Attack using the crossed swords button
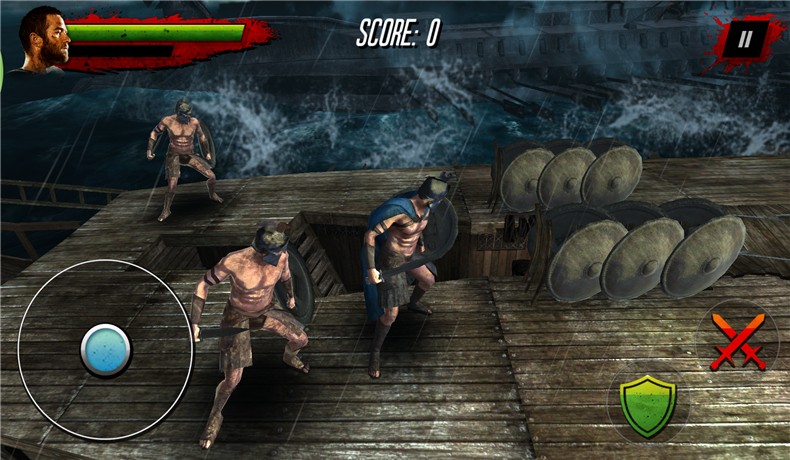790x460 pixels. point(738,340)
